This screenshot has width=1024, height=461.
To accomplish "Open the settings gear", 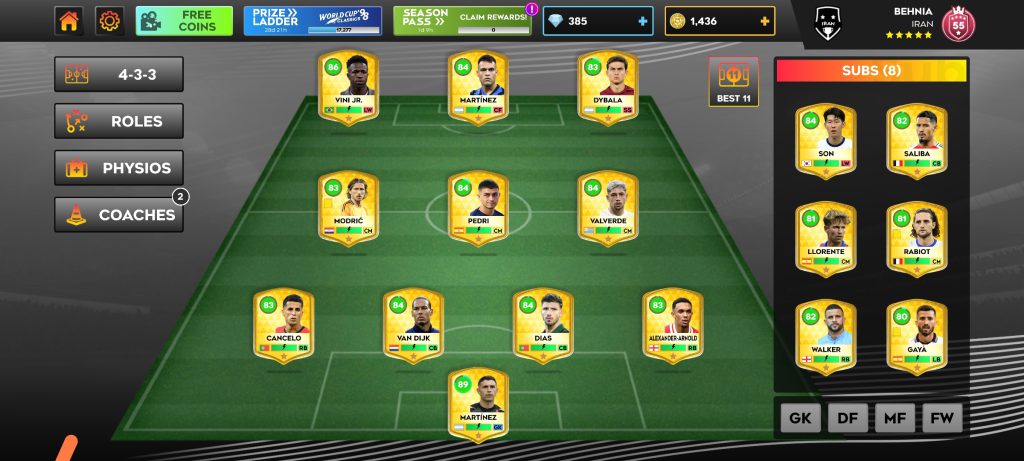I will (x=109, y=21).
